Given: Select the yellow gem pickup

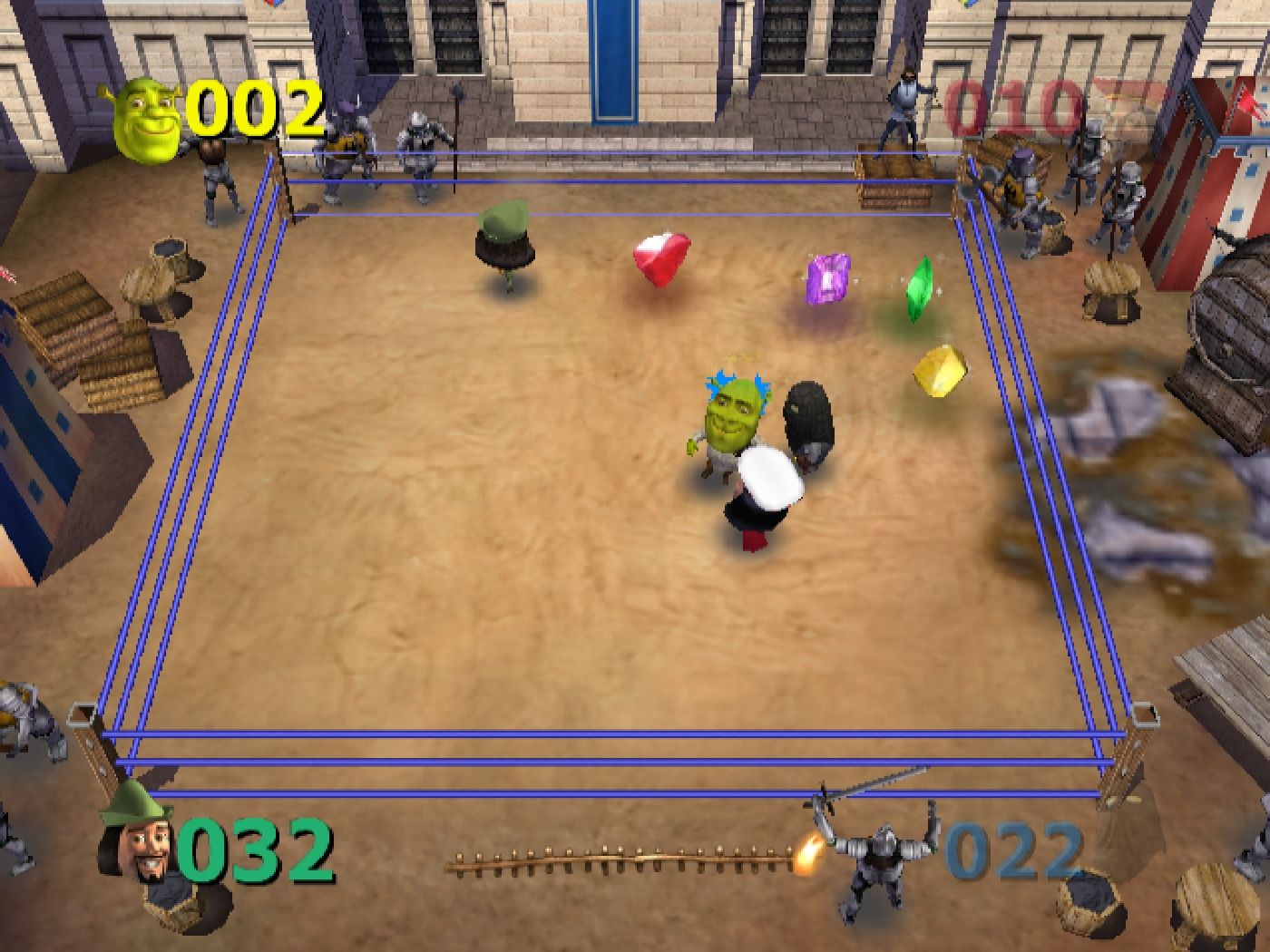Looking at the screenshot, I should point(938,369).
